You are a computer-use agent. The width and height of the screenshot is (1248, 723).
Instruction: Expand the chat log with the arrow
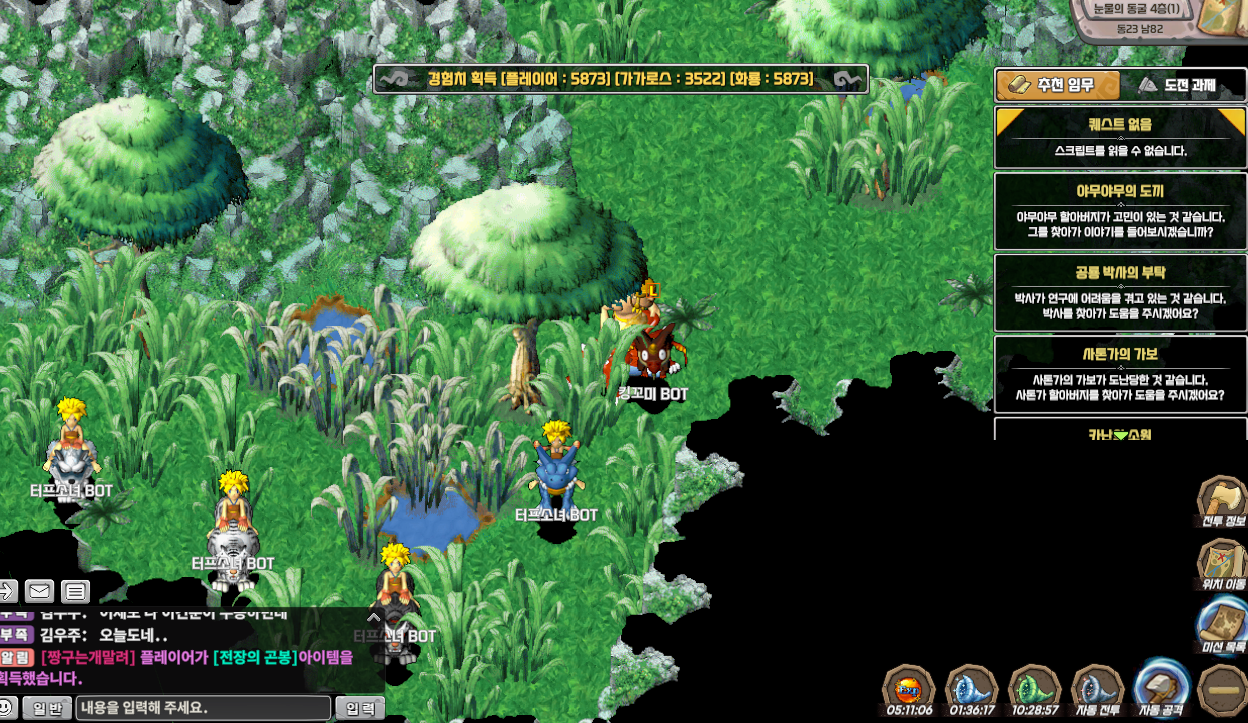click(374, 618)
